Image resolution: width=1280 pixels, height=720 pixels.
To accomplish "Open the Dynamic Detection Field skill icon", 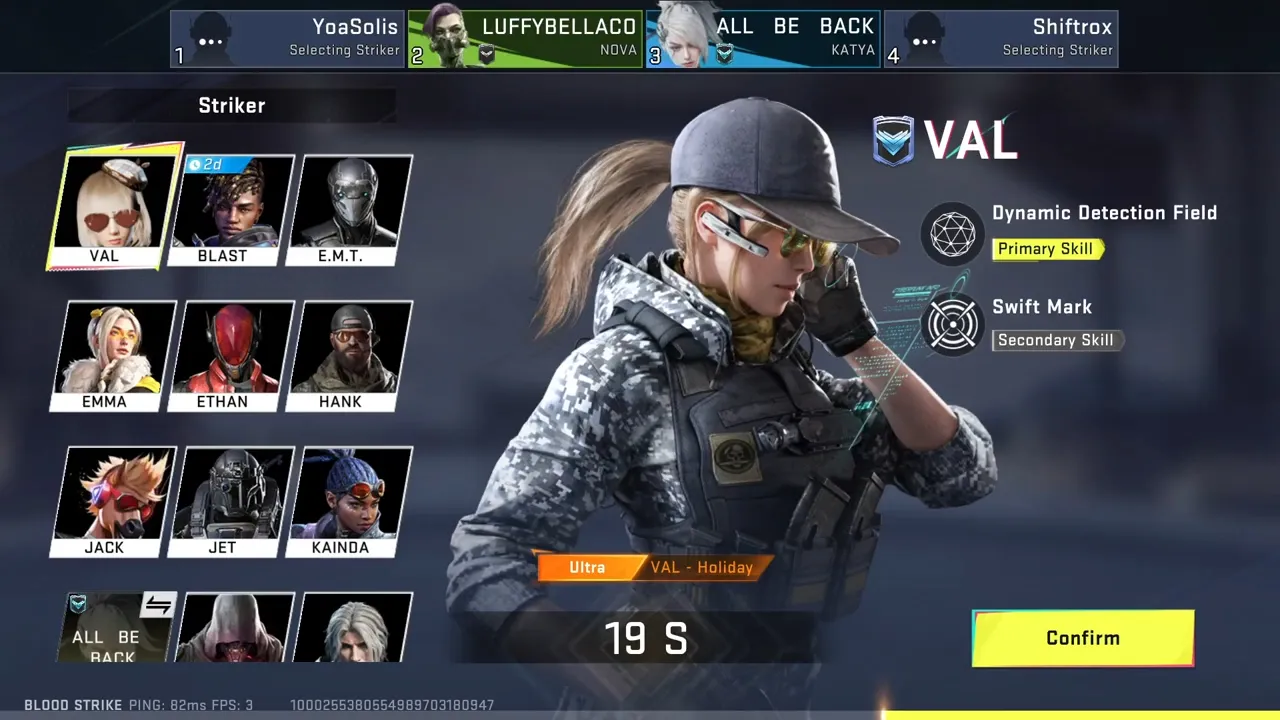I will click(952, 234).
